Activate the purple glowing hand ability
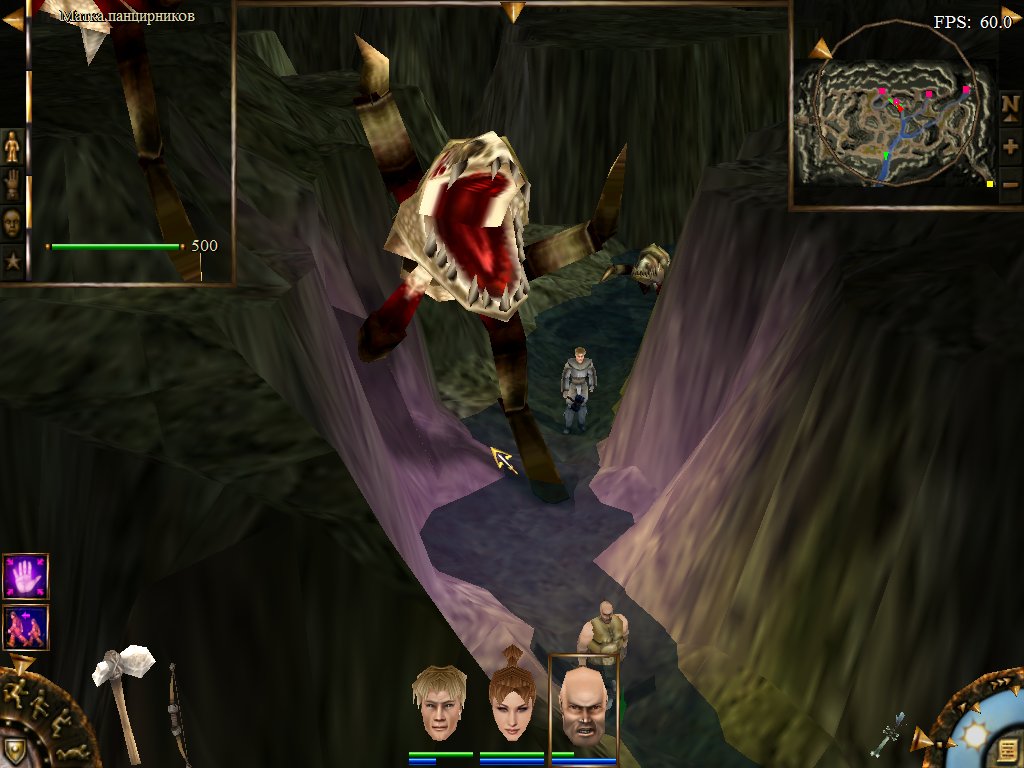 25,576
